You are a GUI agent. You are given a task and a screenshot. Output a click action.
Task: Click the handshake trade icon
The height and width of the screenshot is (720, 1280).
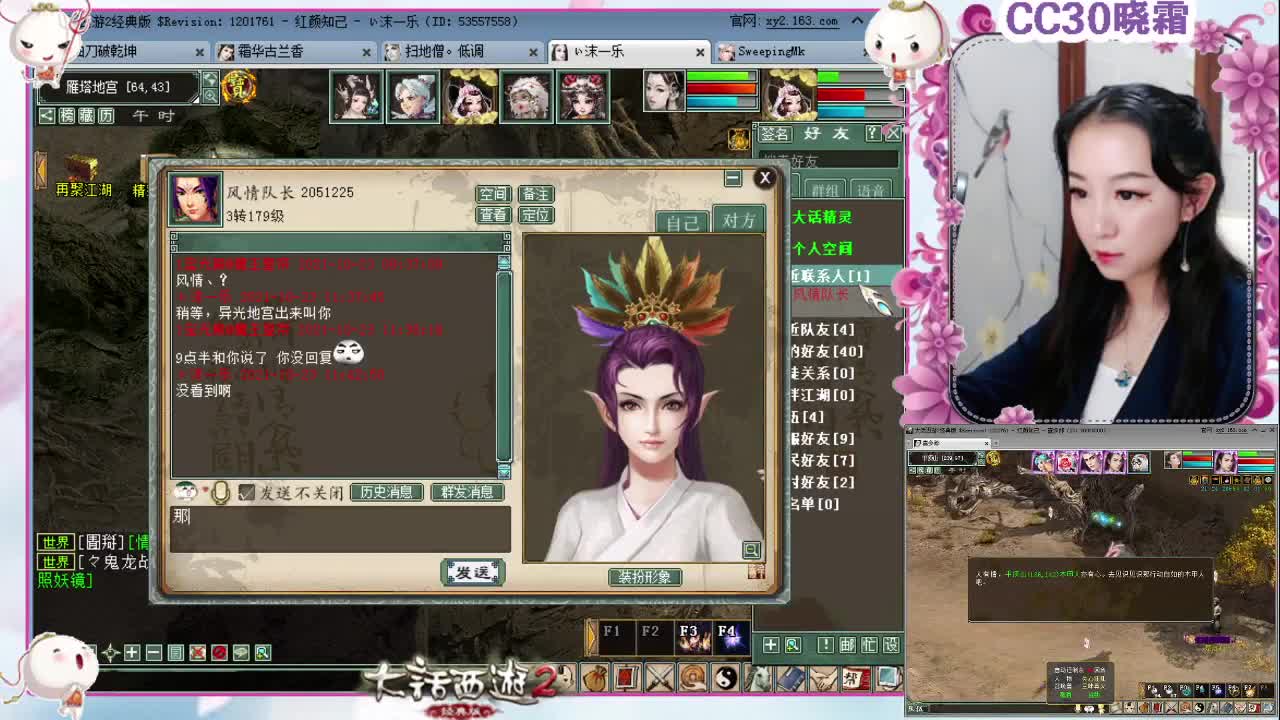tap(822, 677)
